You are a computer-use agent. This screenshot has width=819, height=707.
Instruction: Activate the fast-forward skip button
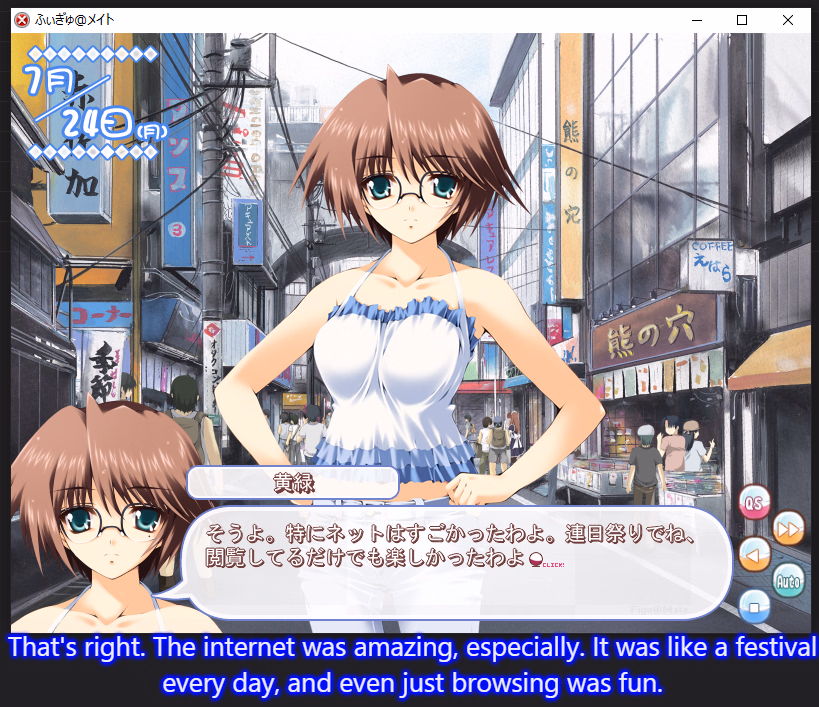tap(789, 527)
